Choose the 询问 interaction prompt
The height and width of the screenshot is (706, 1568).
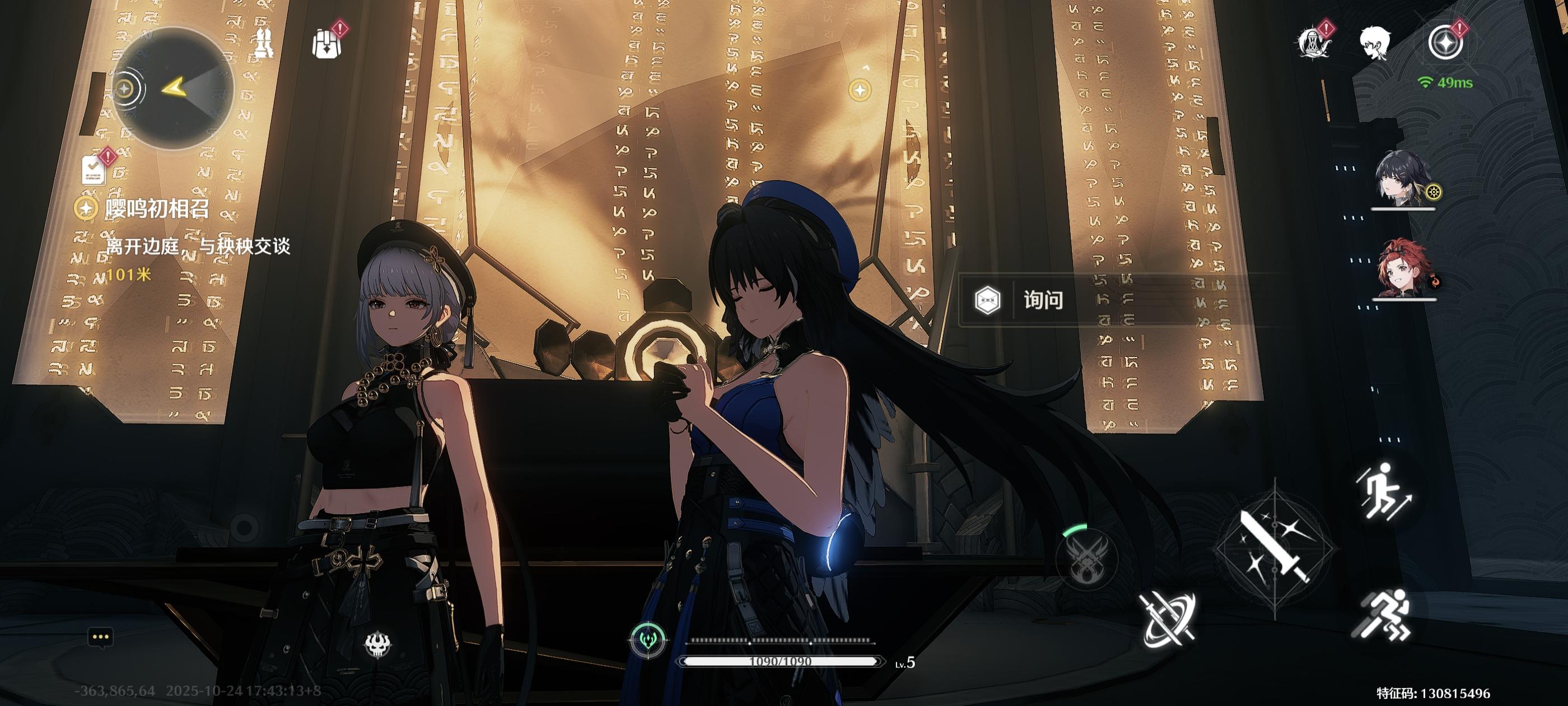click(1042, 300)
